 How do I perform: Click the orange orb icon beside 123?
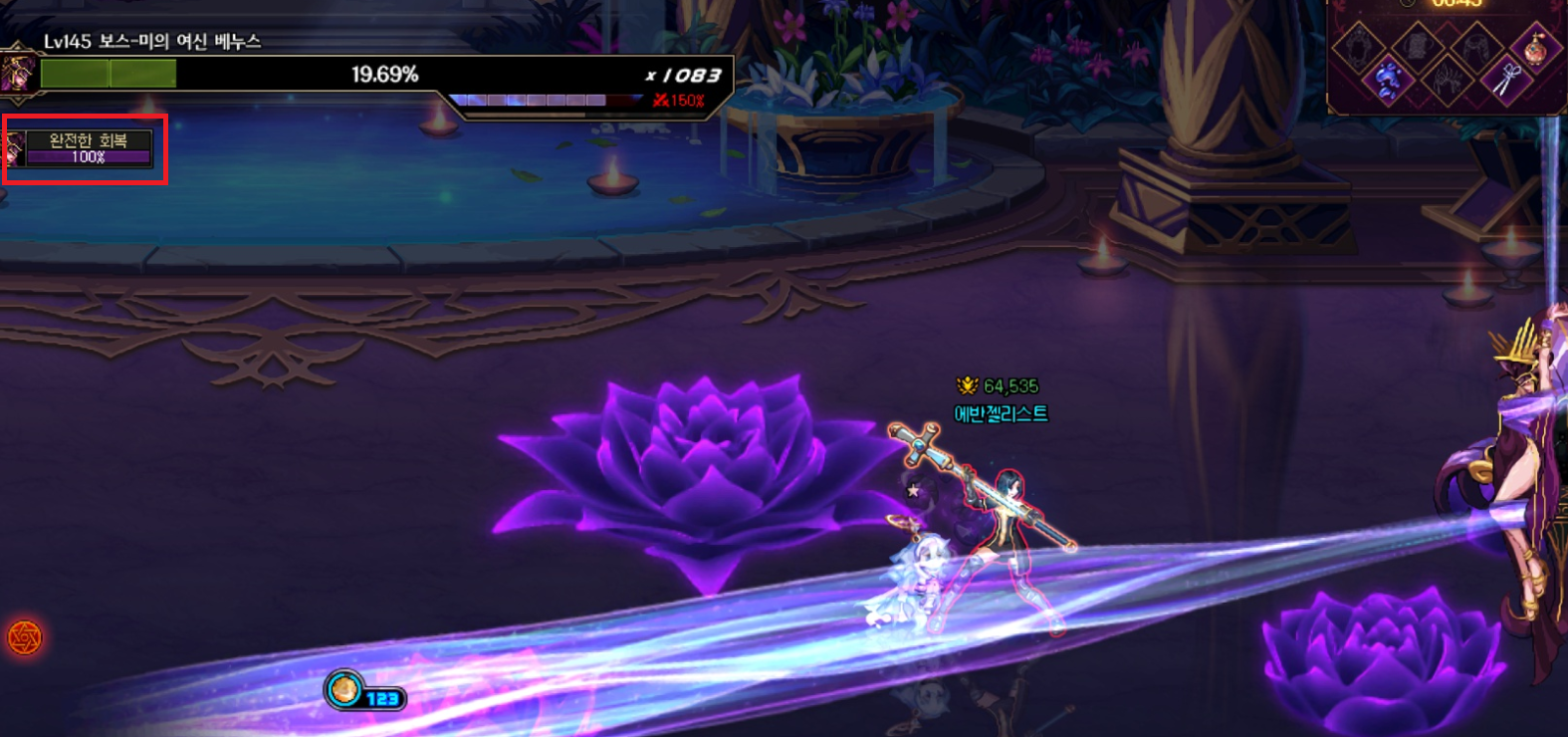pyautogui.click(x=344, y=689)
